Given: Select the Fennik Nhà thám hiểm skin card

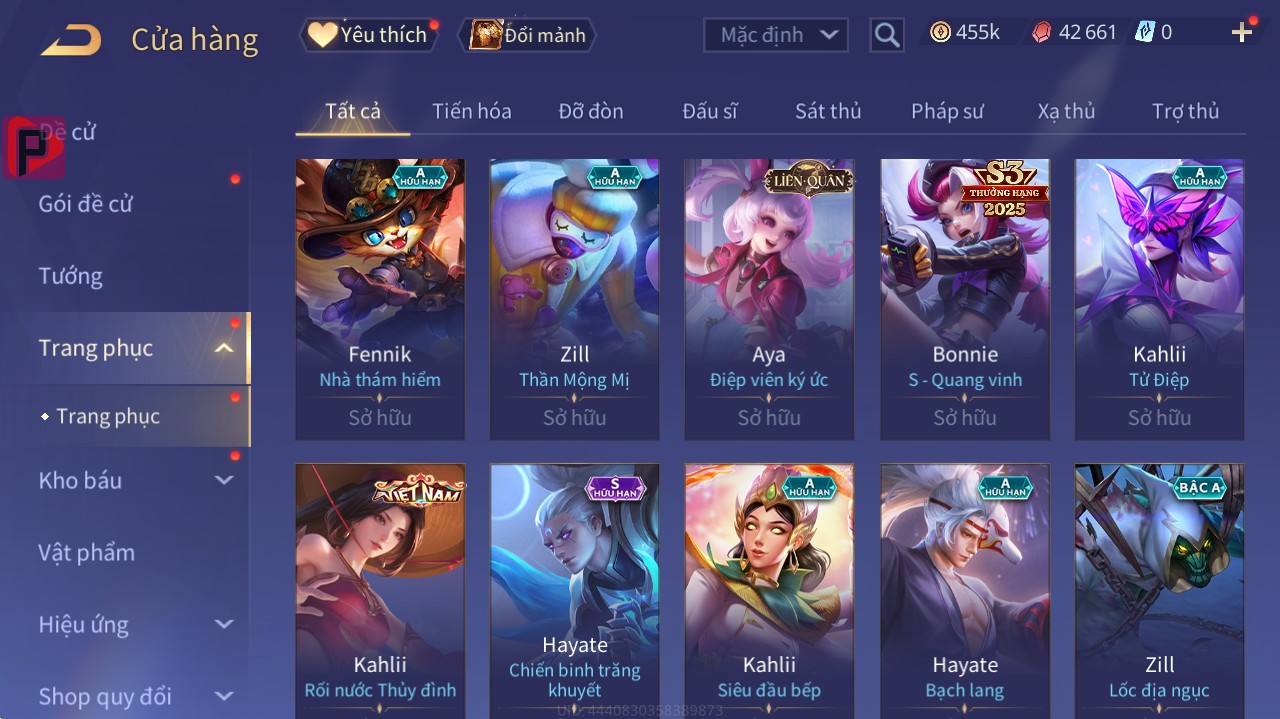Looking at the screenshot, I should (x=380, y=298).
